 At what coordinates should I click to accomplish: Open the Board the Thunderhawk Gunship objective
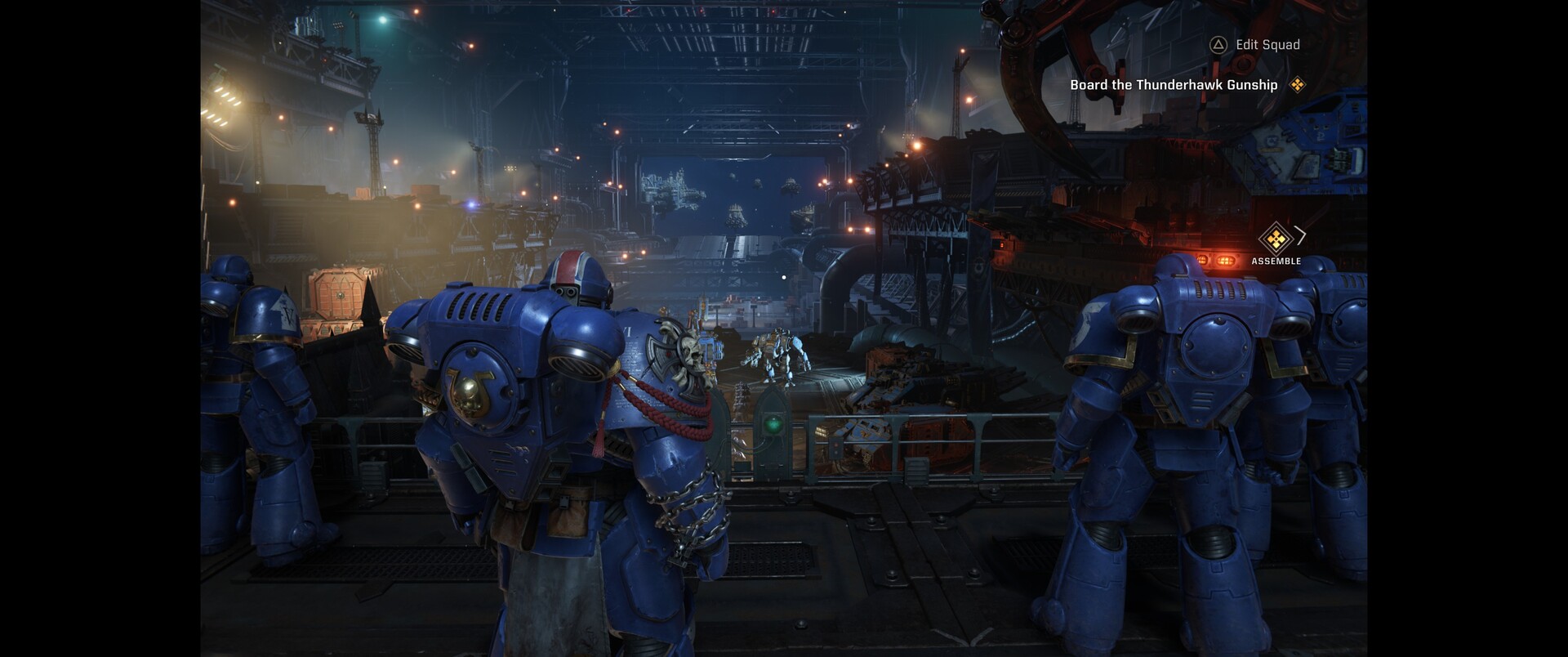[x=1174, y=85]
